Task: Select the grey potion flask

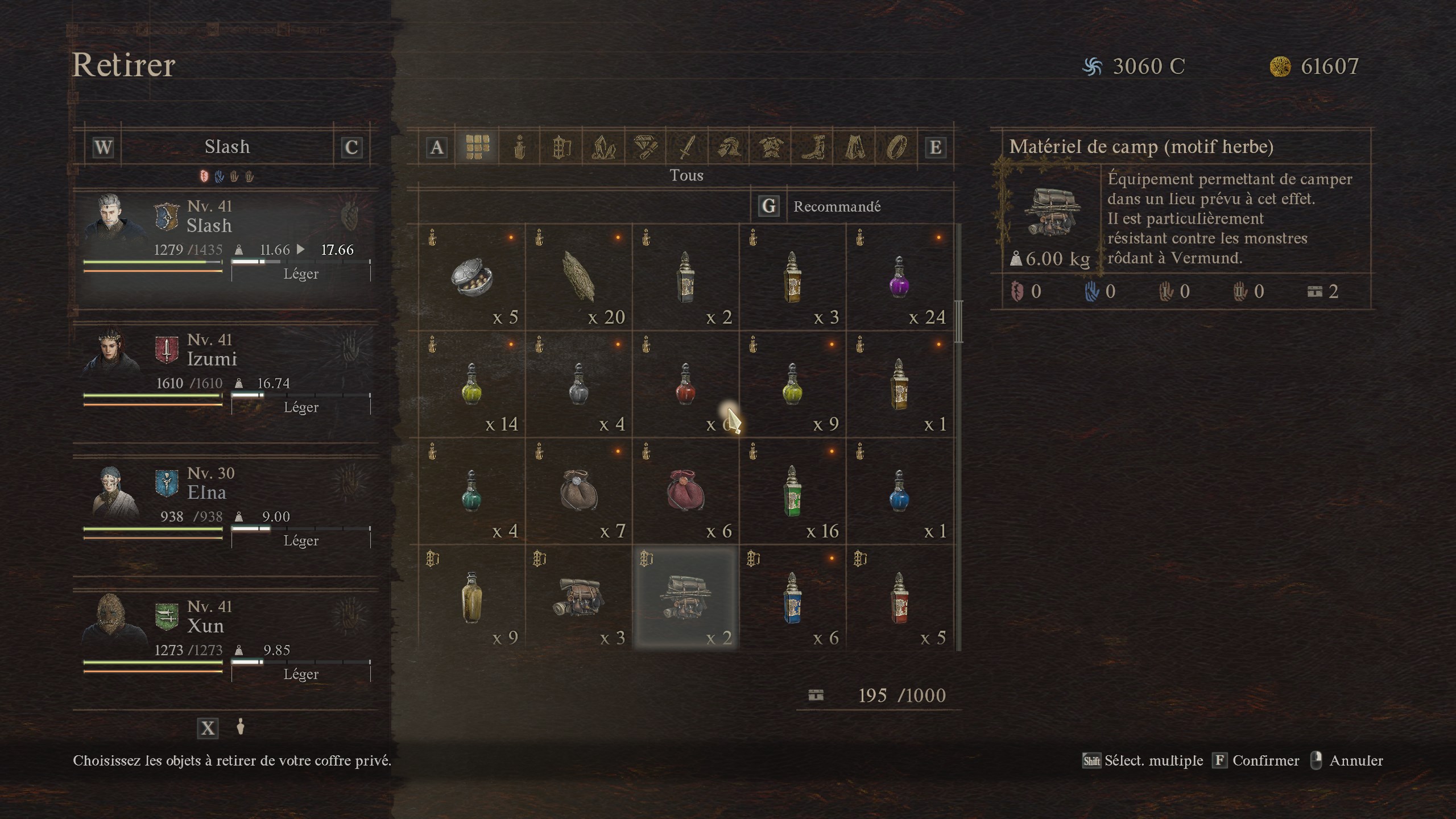Action: click(578, 384)
